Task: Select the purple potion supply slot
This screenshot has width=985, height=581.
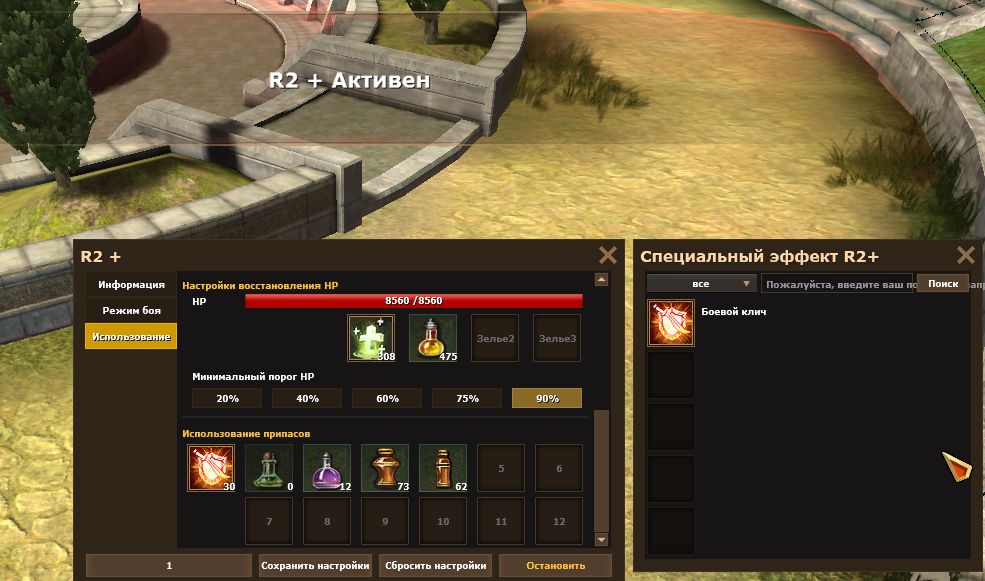Action: point(327,468)
